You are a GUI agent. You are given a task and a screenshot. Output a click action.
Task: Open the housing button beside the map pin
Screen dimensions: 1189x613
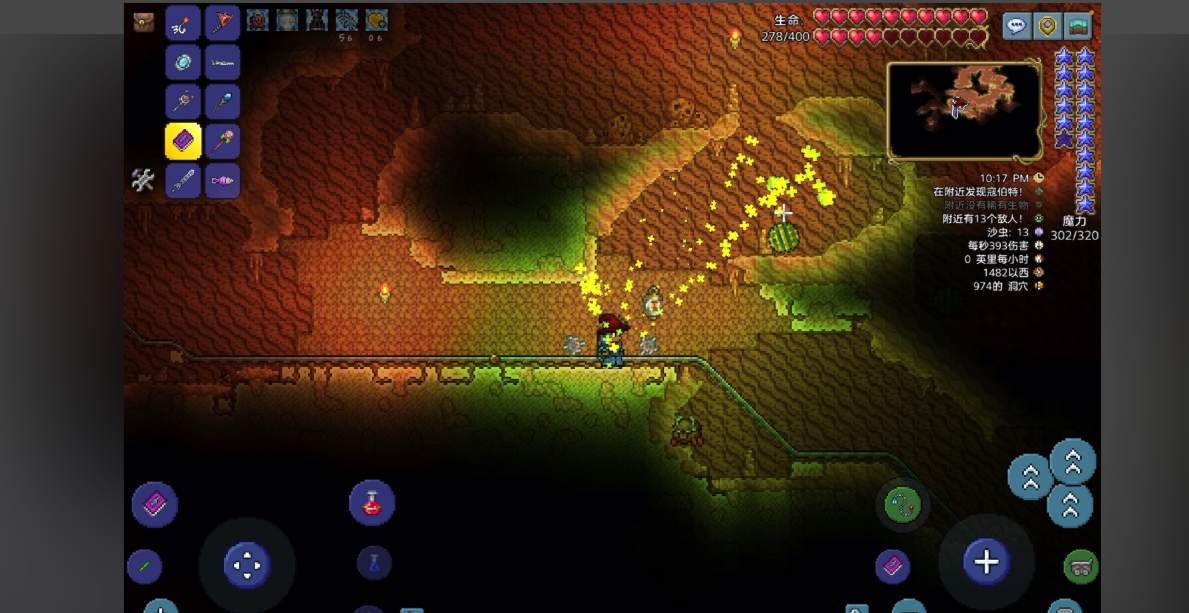[x=1078, y=26]
